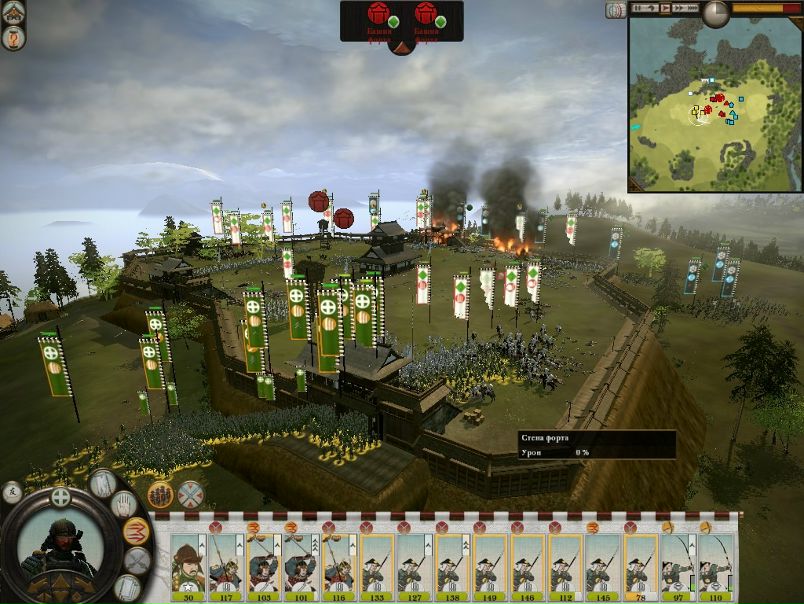804x604 pixels.
Task: Select the unit card showing 149 soldiers
Action: [491, 565]
